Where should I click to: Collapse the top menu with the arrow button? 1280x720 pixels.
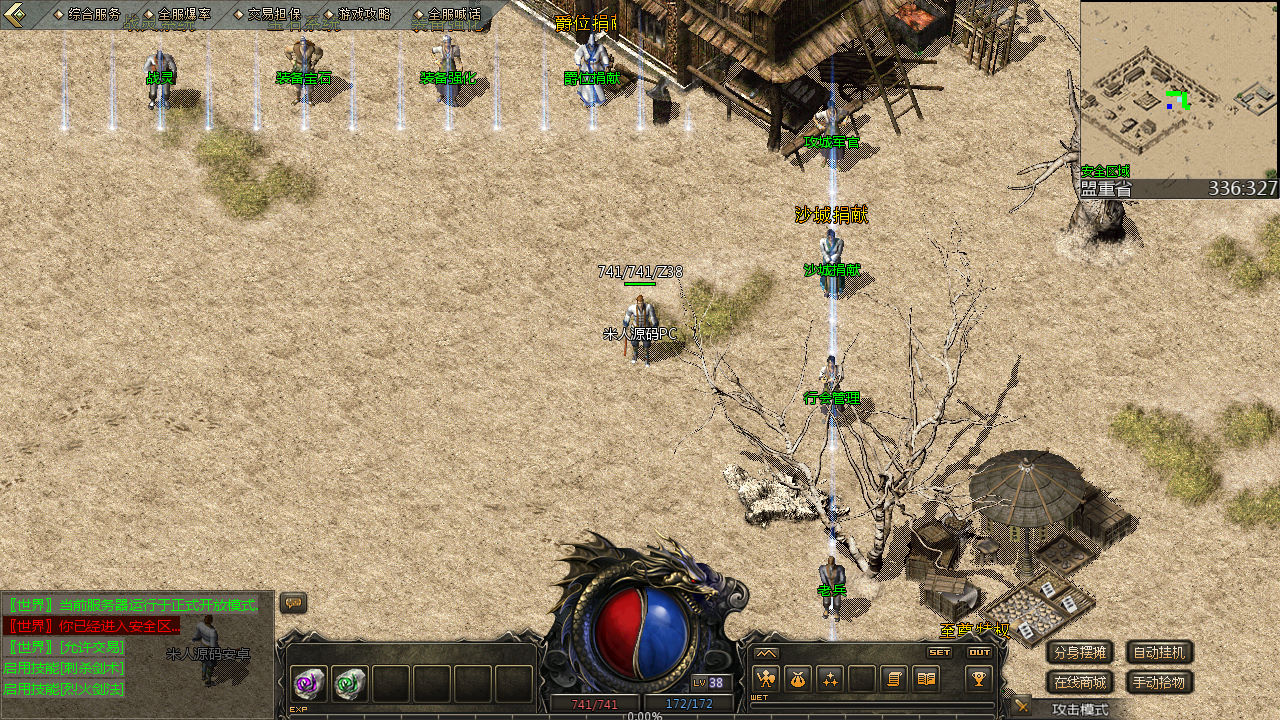[x=14, y=14]
